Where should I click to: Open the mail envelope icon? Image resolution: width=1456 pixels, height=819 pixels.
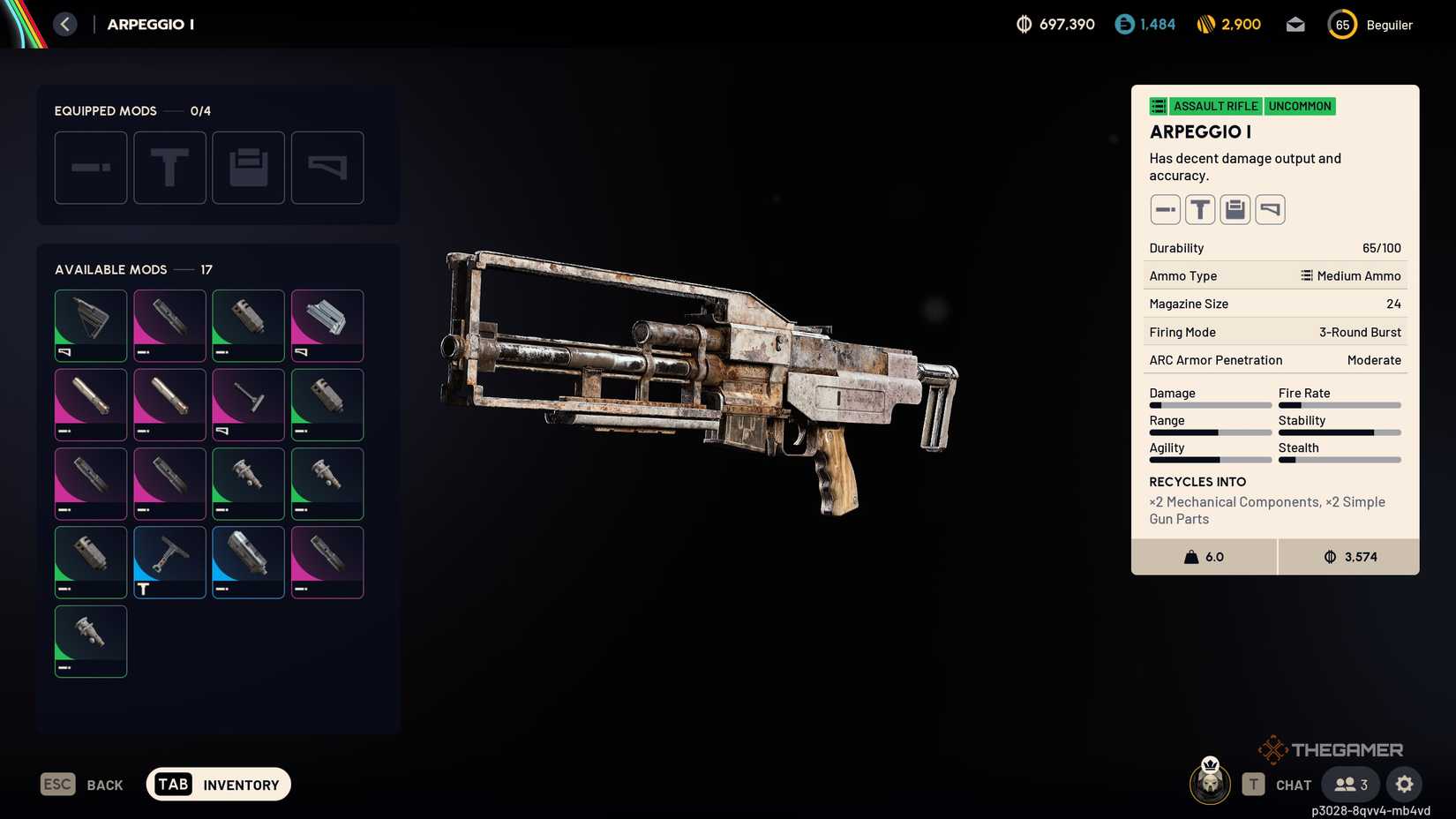pyautogui.click(x=1295, y=24)
